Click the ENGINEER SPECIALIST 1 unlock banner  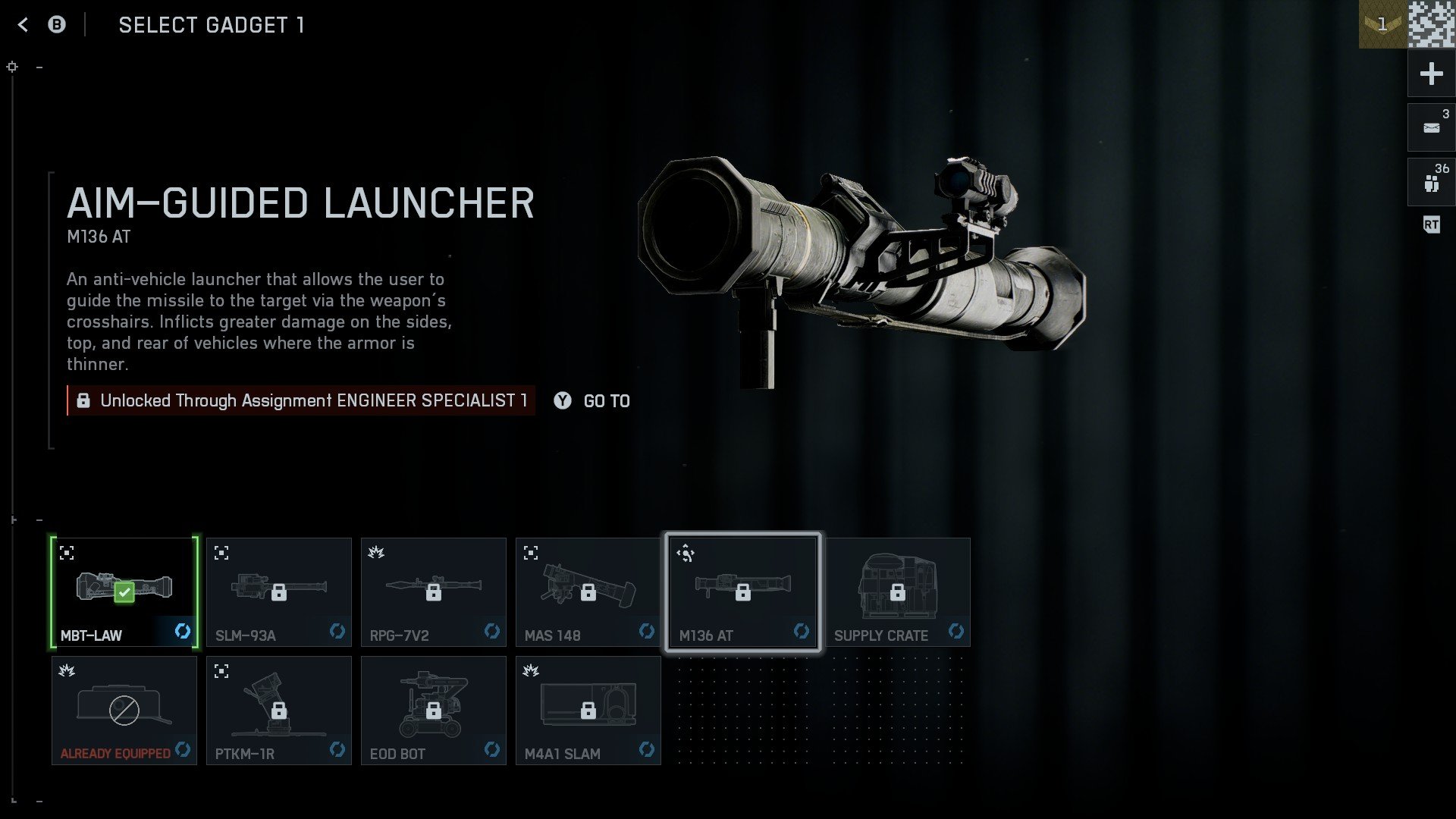(302, 400)
